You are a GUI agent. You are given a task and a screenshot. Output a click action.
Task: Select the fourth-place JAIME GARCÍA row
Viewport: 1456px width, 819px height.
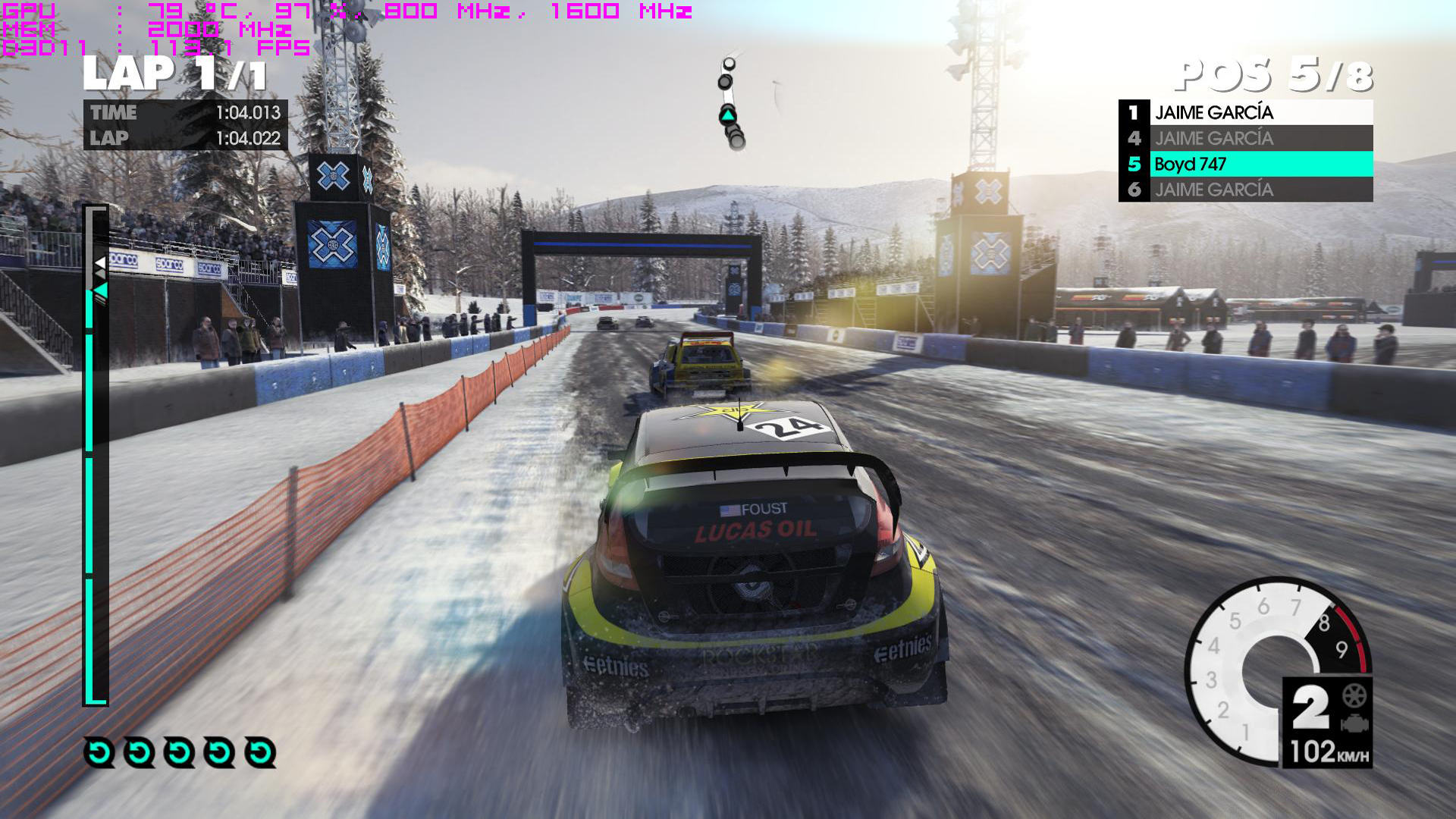pyautogui.click(x=1245, y=138)
